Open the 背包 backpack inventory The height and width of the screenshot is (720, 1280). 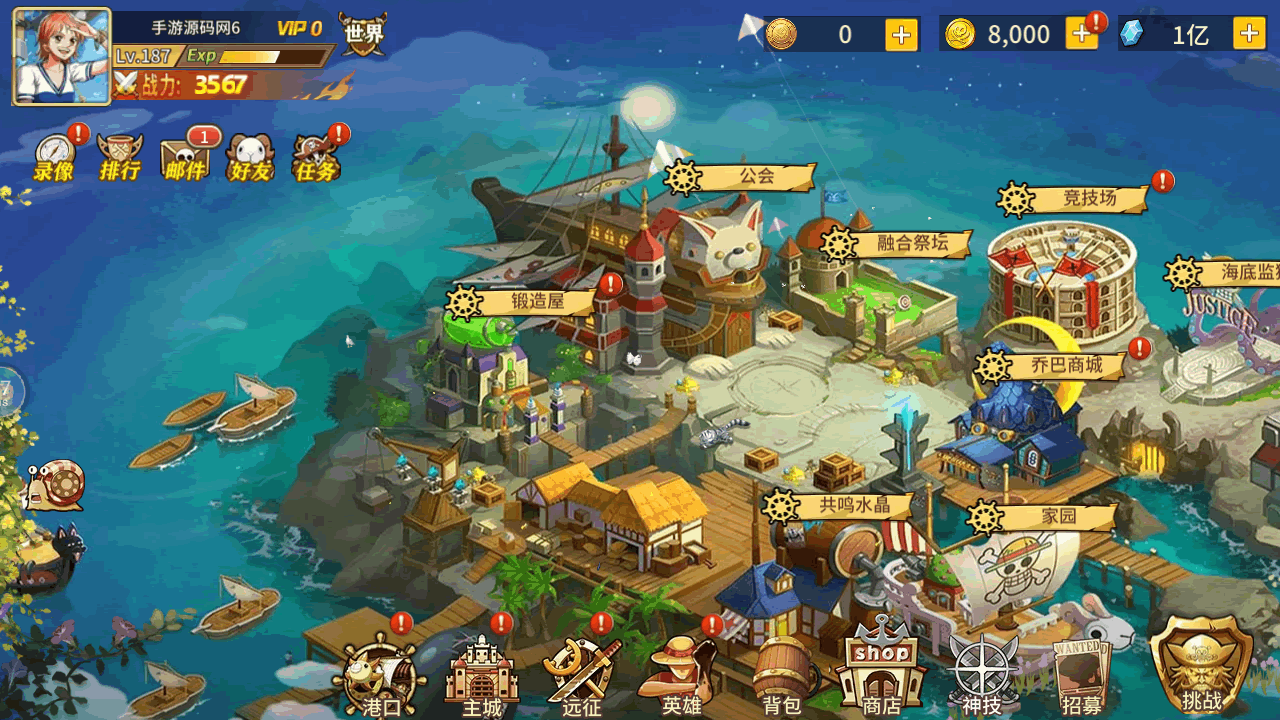(782, 676)
